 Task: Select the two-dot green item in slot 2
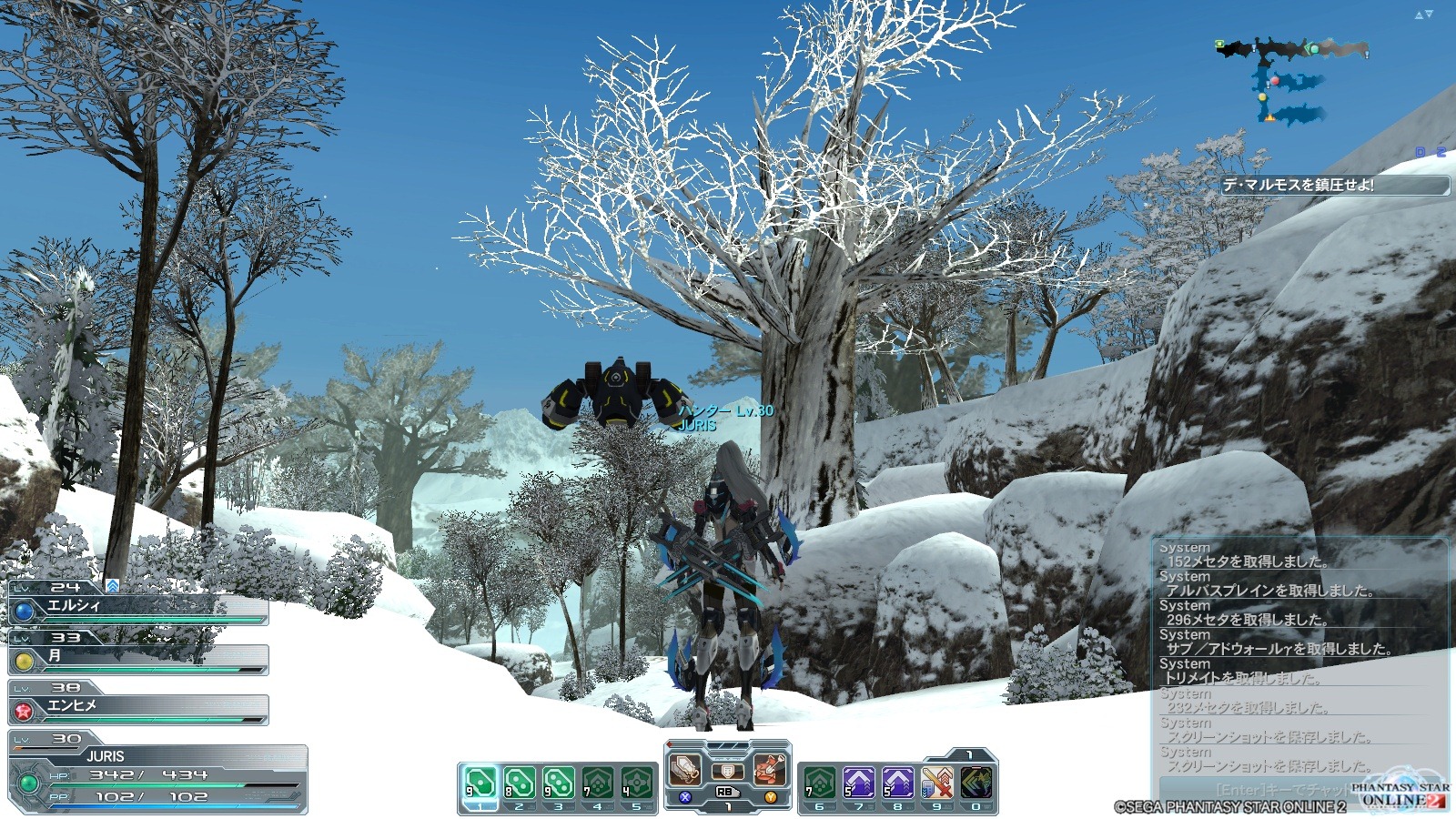click(519, 783)
